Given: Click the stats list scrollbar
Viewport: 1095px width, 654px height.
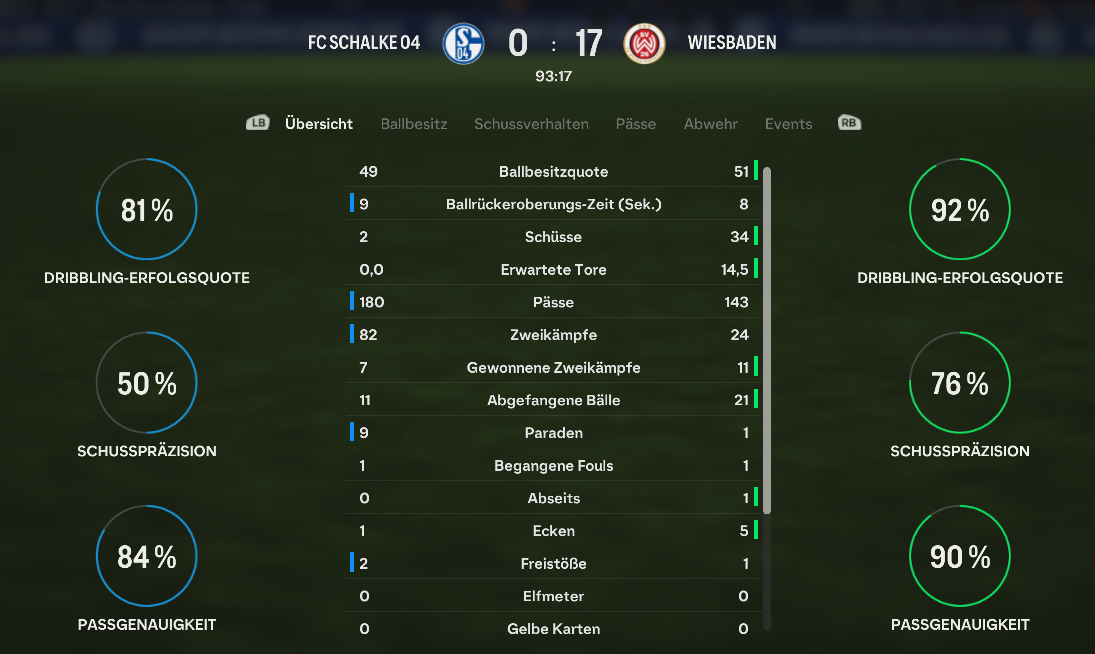Looking at the screenshot, I should tap(767, 340).
